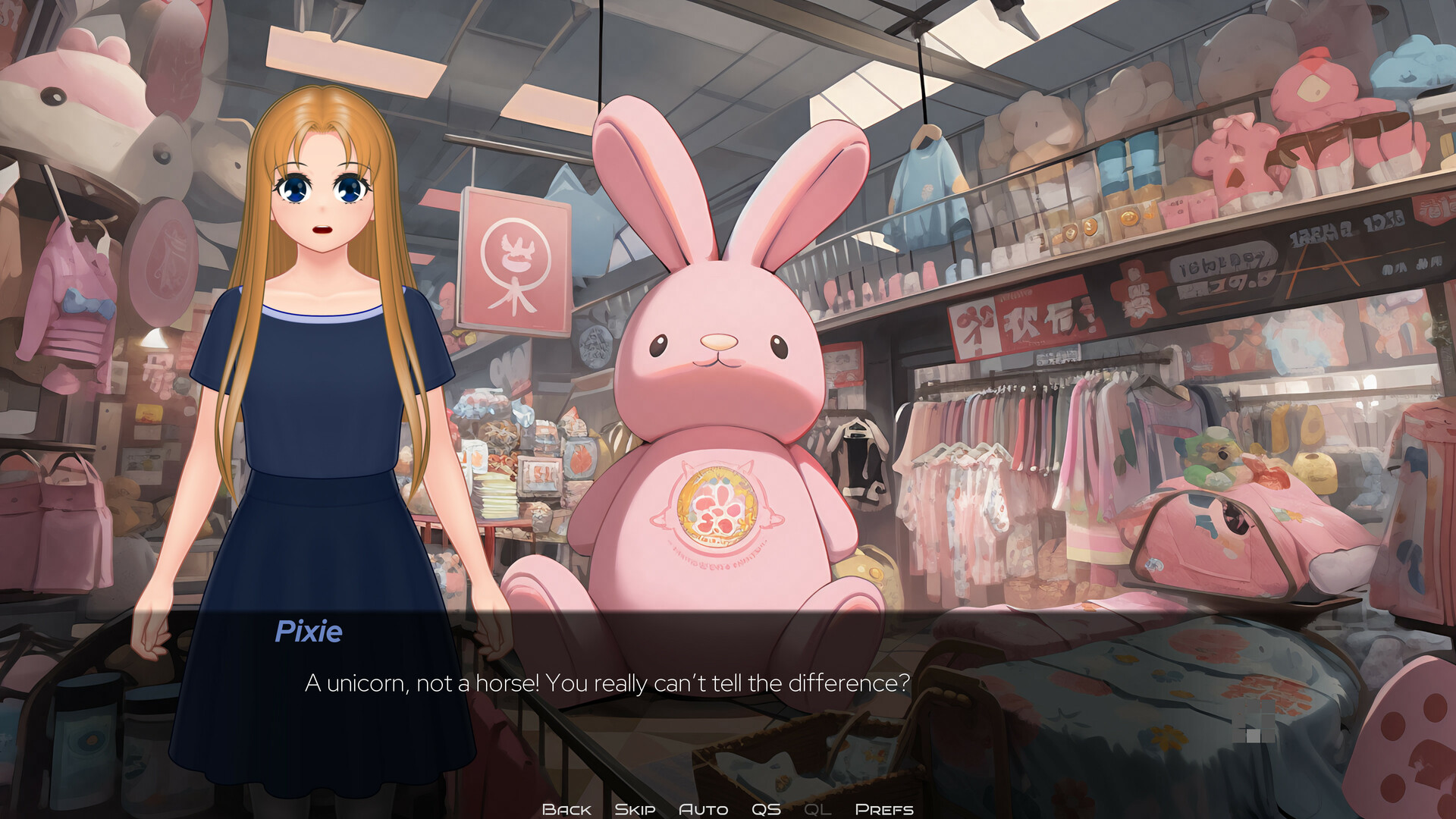Click the quick menu bar at screen bottom
Viewport: 1456px width, 819px height.
pos(728,808)
